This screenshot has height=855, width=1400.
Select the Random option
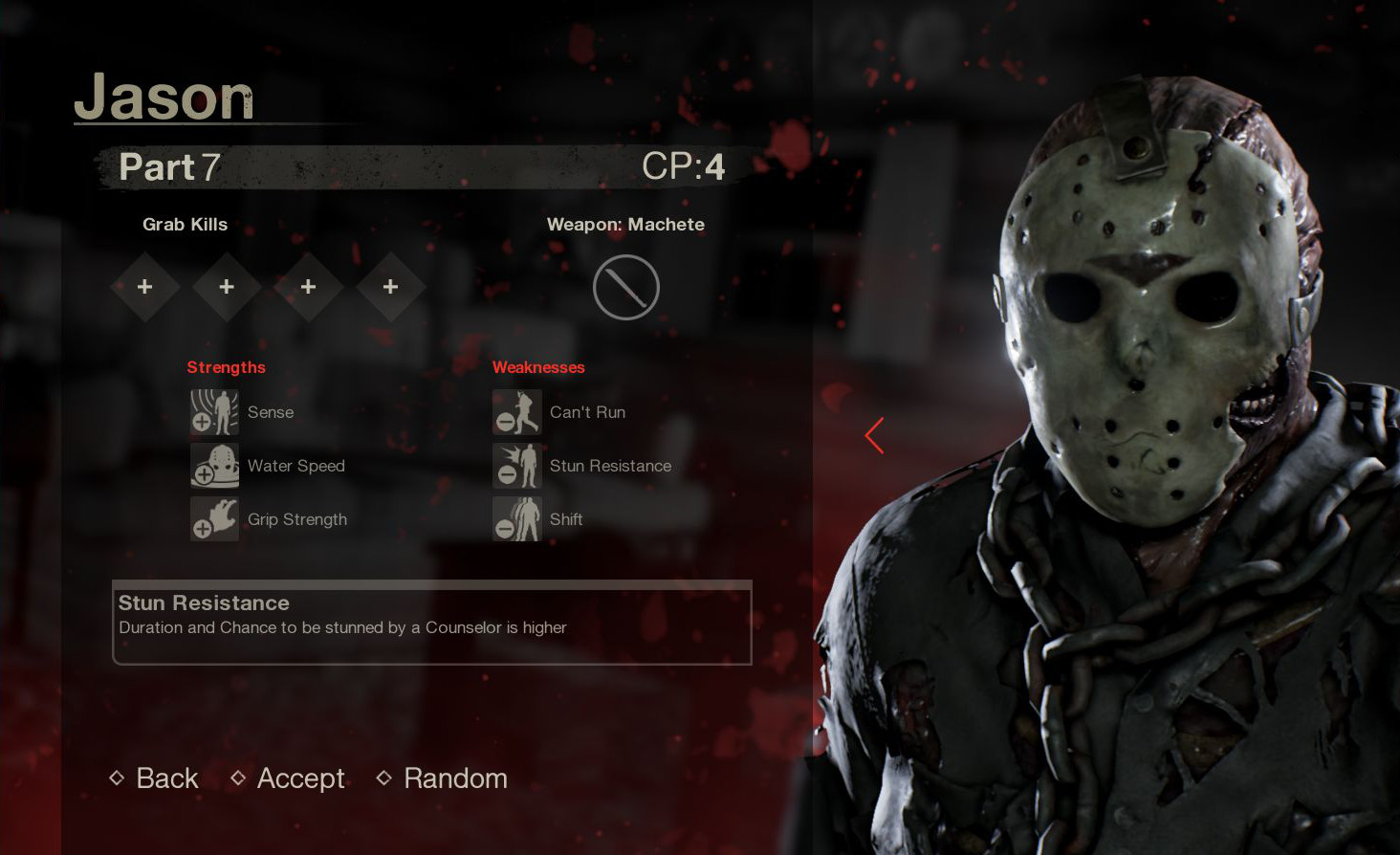click(455, 778)
